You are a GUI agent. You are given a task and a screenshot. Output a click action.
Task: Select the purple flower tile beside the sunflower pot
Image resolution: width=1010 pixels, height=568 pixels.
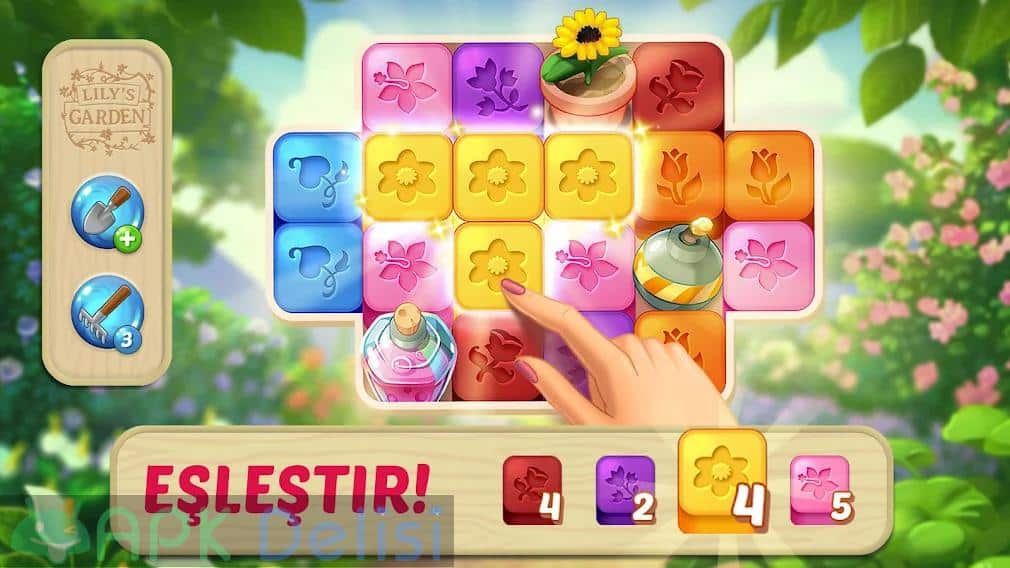pyautogui.click(x=496, y=86)
